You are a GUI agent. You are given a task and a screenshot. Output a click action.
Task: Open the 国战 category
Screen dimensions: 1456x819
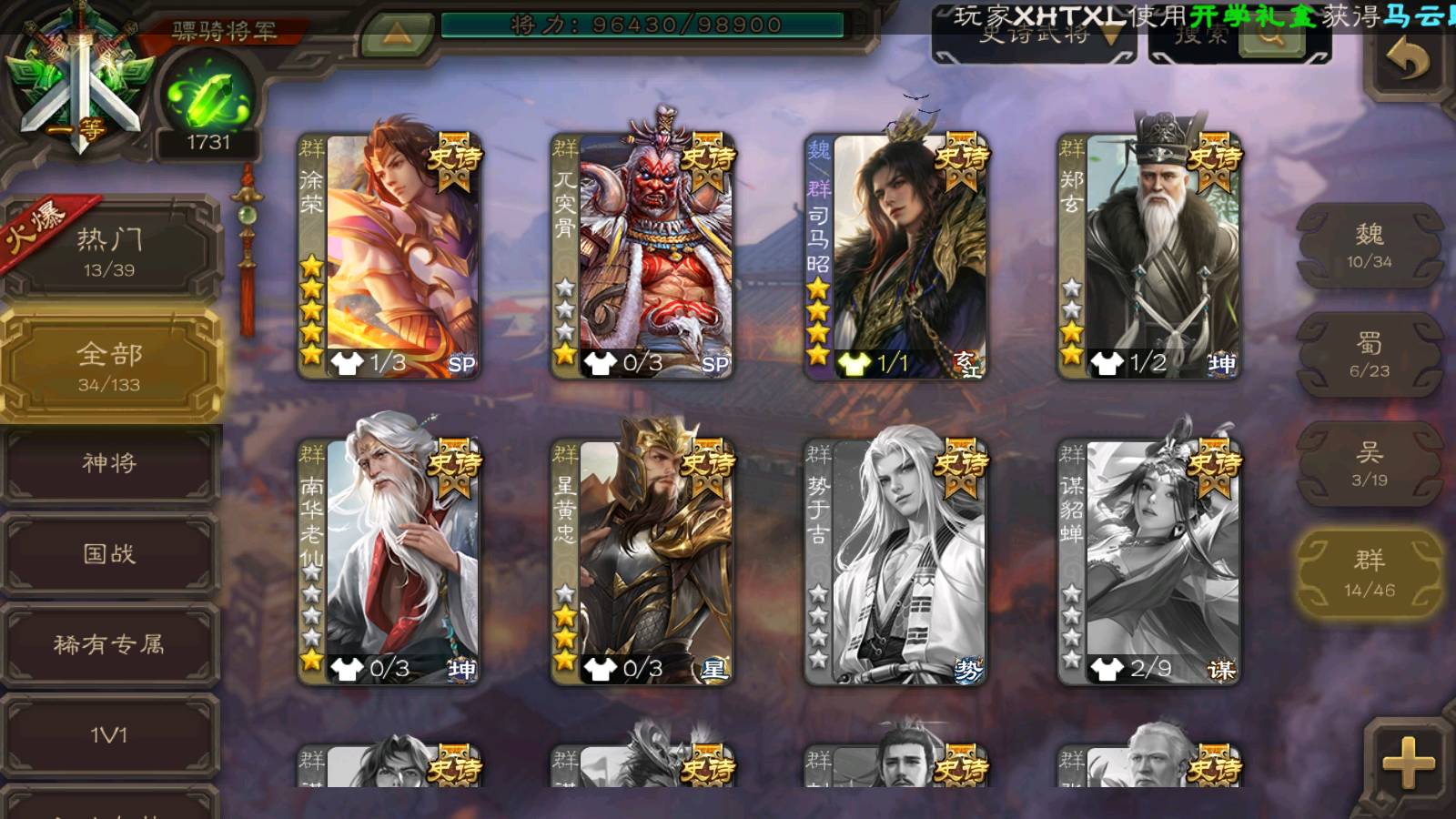tap(109, 553)
